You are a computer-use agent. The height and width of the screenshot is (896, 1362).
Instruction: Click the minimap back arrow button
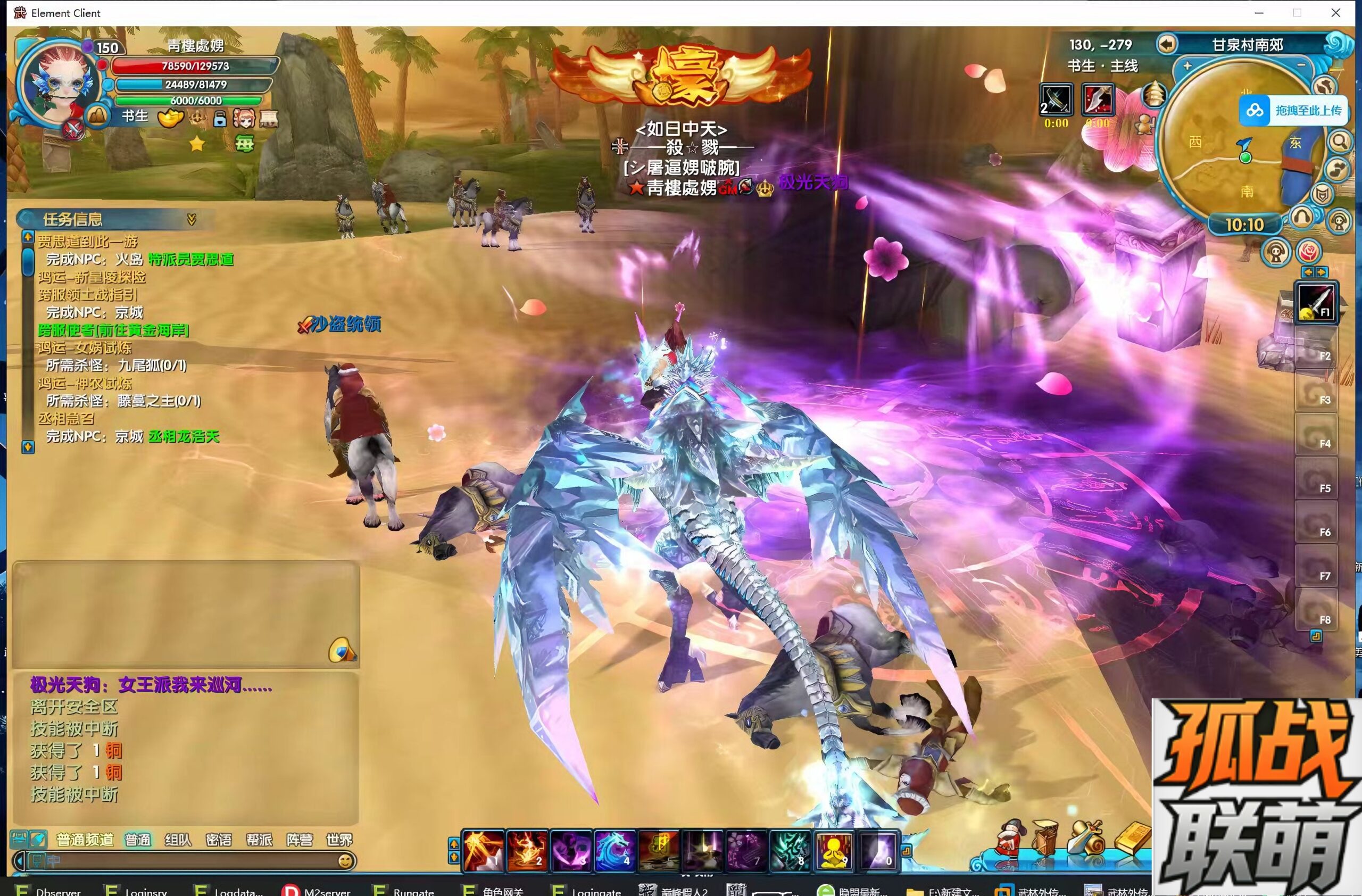pyautogui.click(x=1166, y=44)
